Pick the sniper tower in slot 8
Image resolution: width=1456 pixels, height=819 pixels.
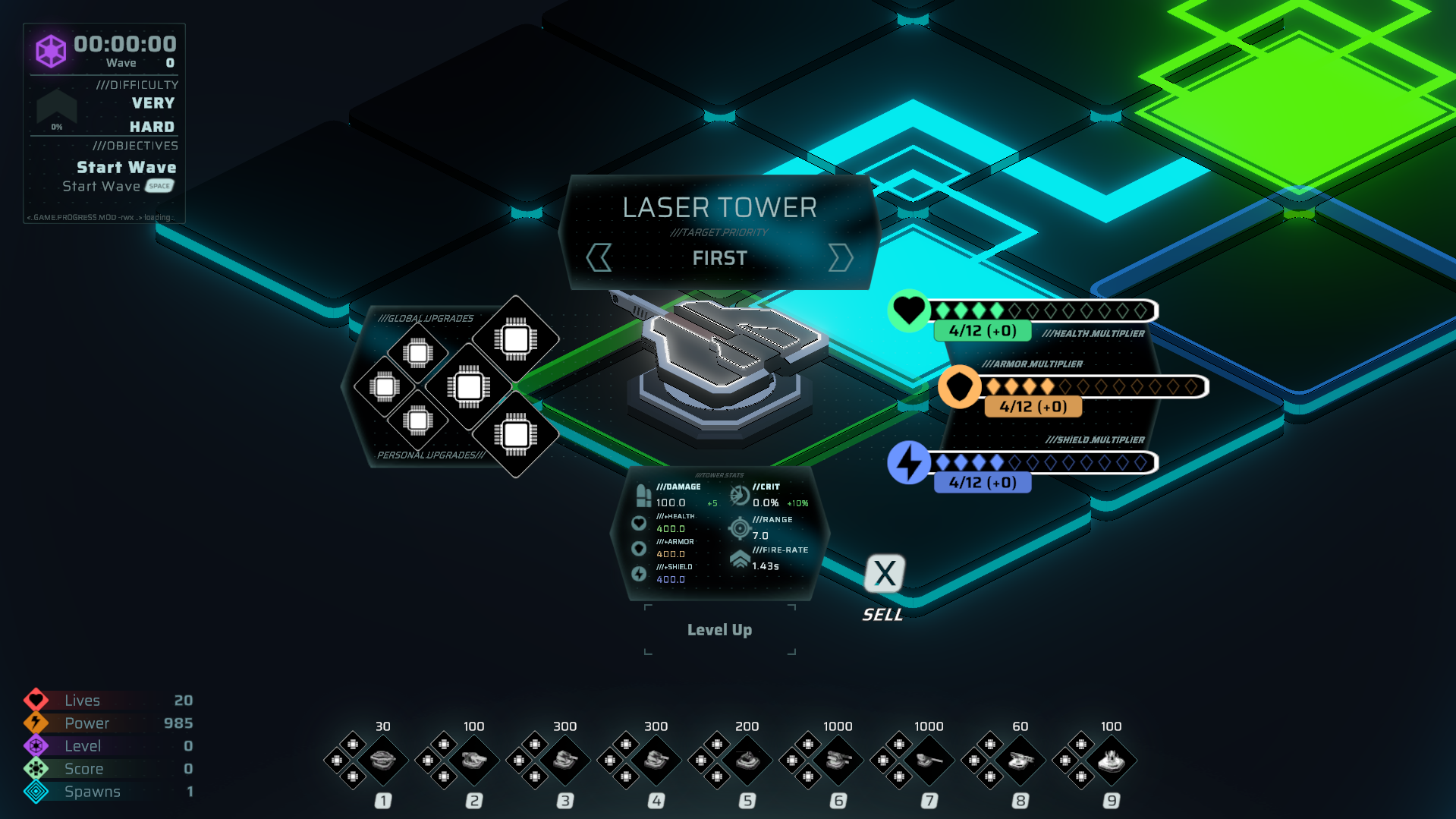1020,760
